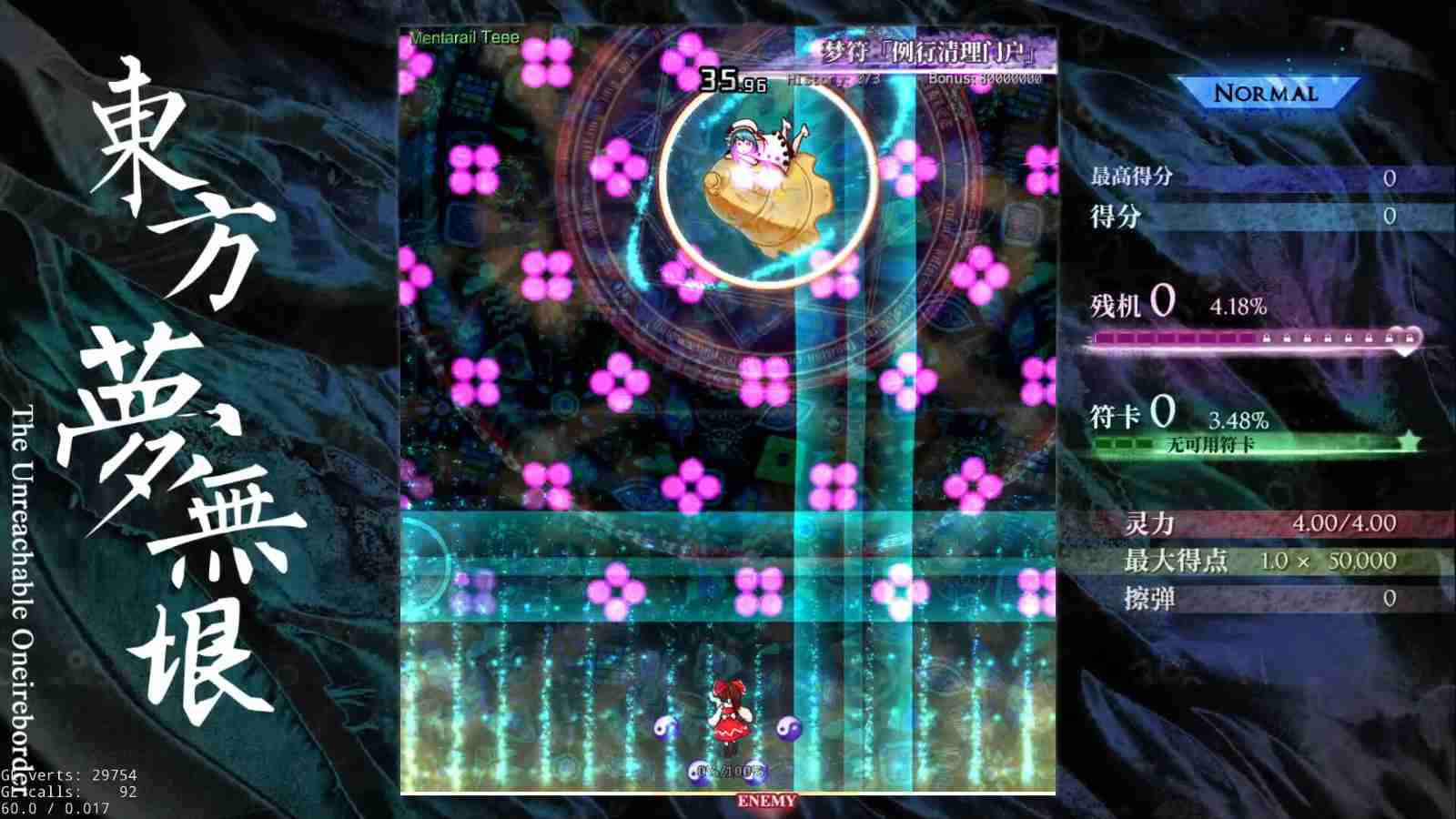Image resolution: width=1456 pixels, height=819 pixels.
Task: Click the red ENEMY position marker
Action: [x=767, y=801]
